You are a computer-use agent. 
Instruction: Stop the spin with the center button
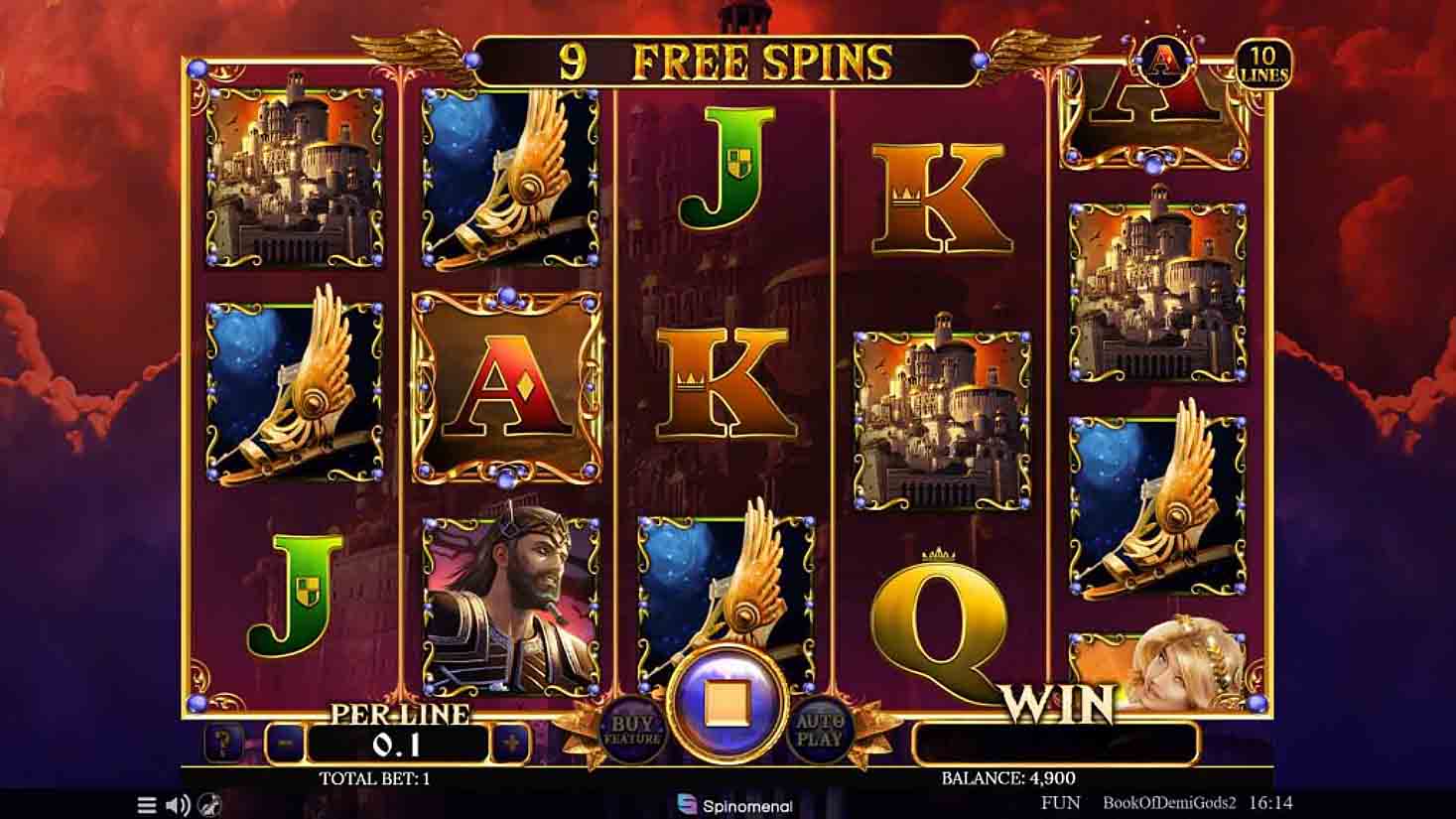(728, 703)
